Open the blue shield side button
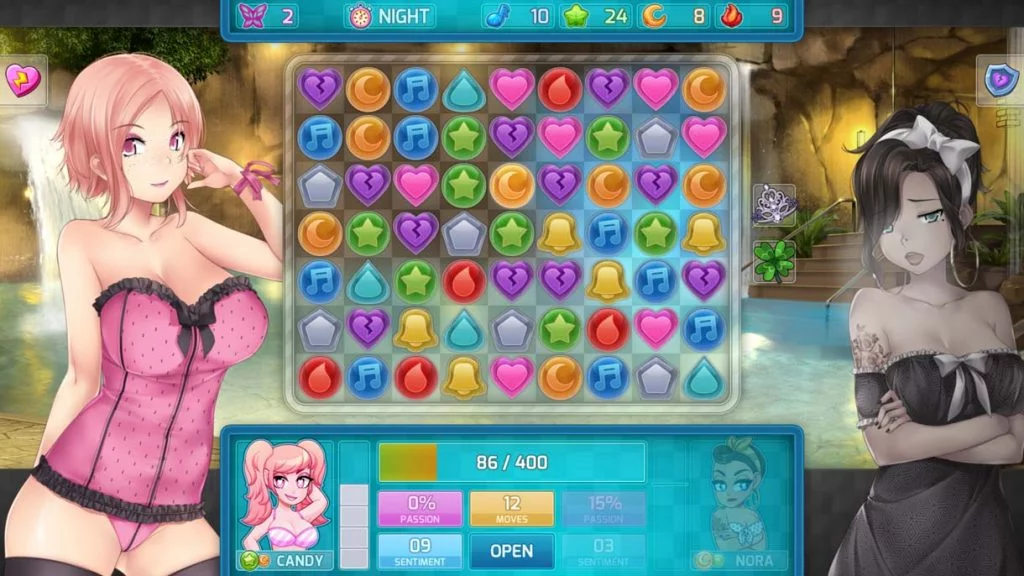This screenshot has height=576, width=1024. (x=1000, y=80)
